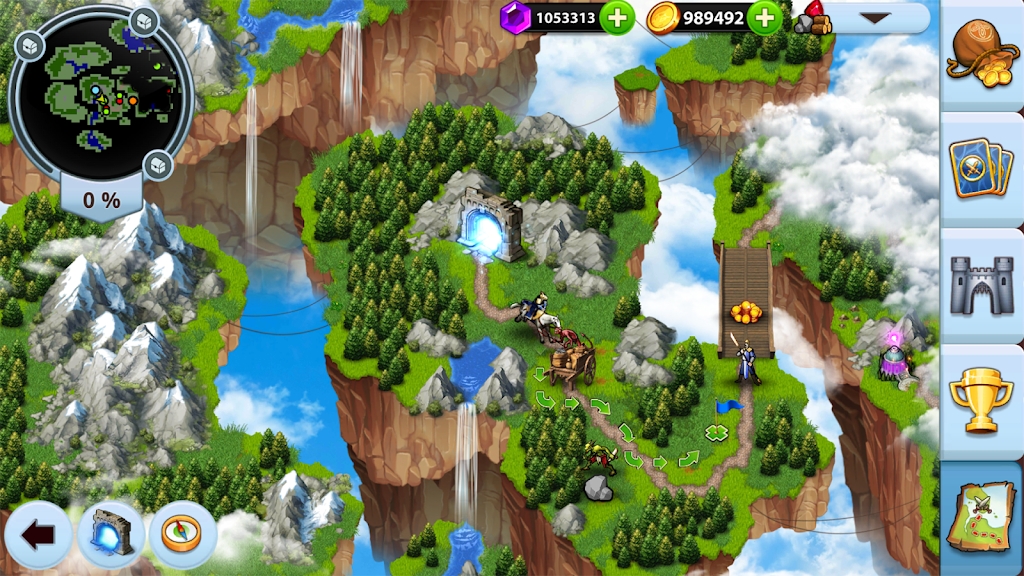This screenshot has height=576, width=1024.
Task: Add more purple gems with the plus button
Action: (x=618, y=18)
